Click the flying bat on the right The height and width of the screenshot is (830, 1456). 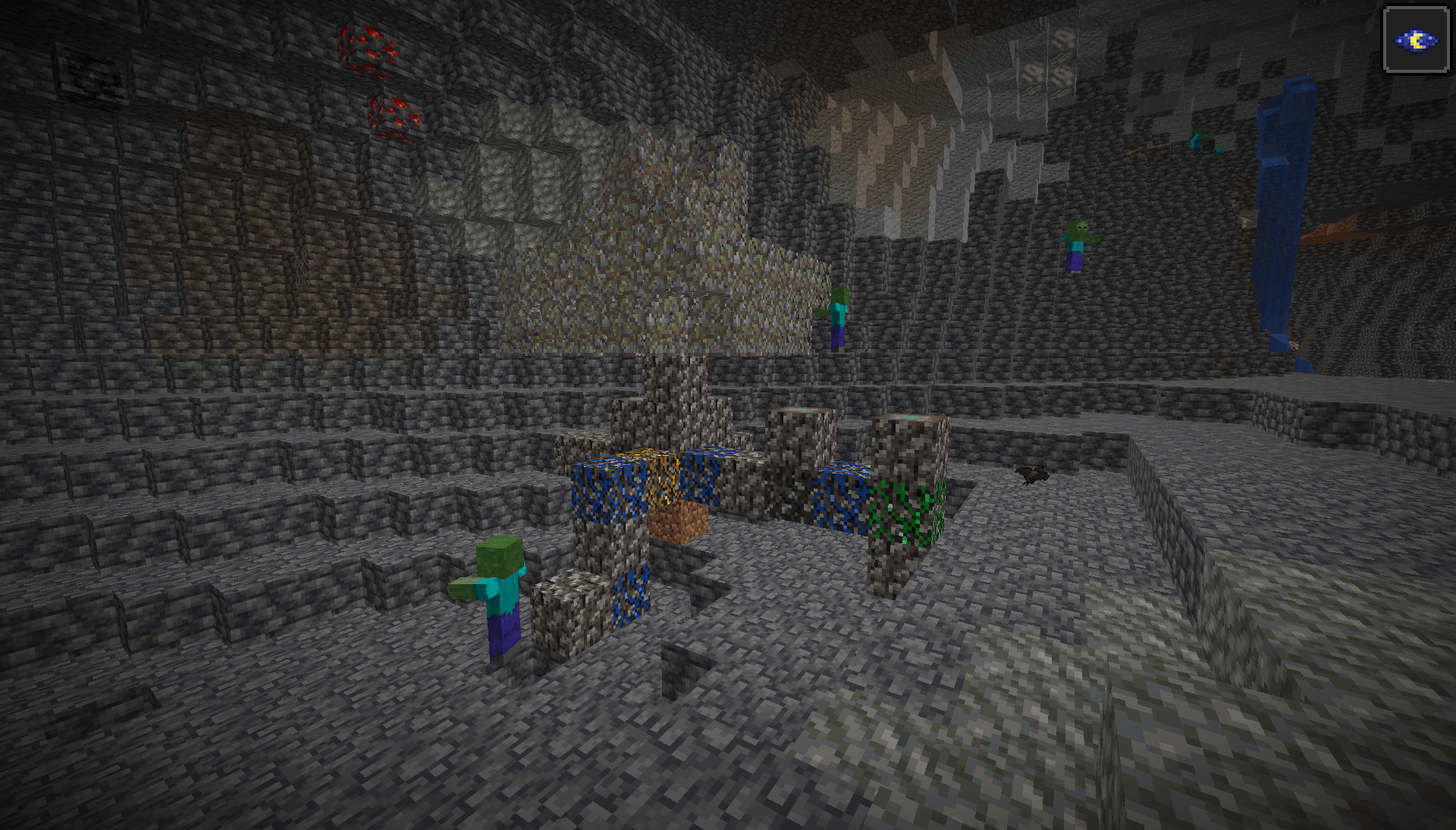[x=1031, y=473]
